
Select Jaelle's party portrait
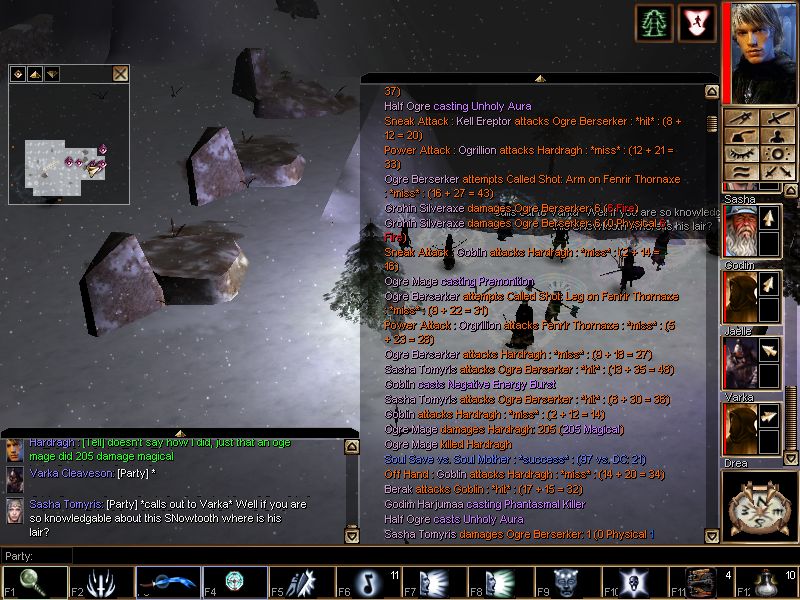pos(741,362)
